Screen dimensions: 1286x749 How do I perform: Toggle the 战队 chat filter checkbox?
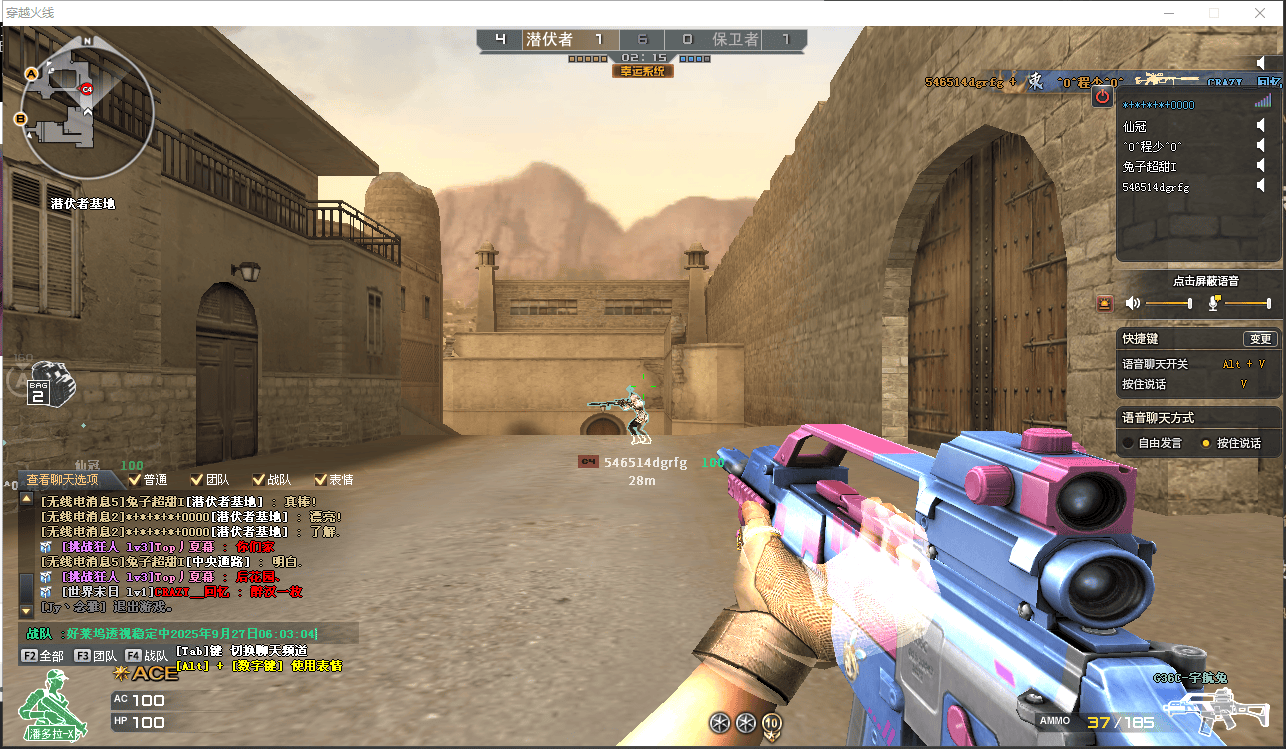click(x=259, y=480)
